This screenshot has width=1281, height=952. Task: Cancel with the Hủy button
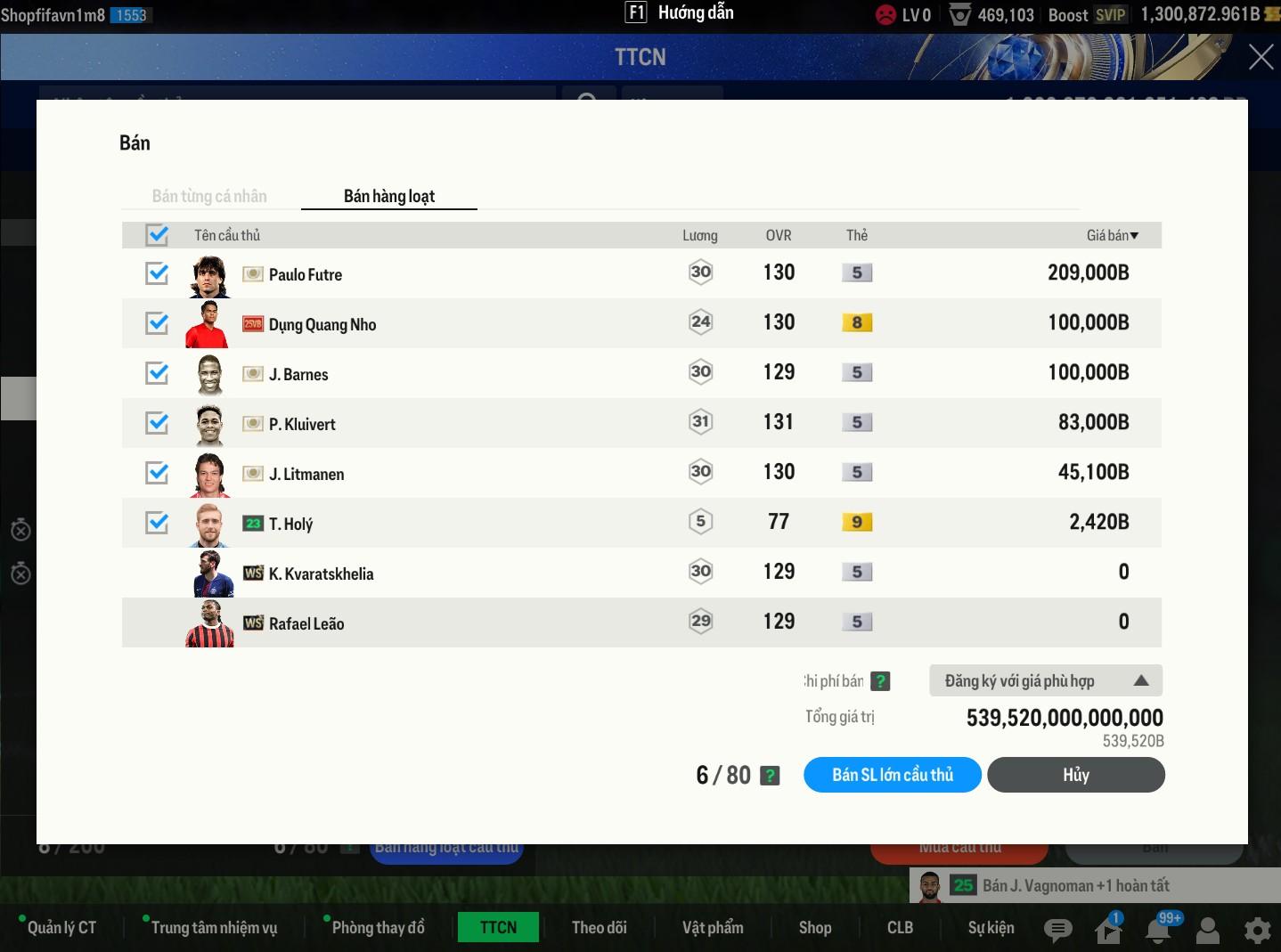coord(1075,775)
